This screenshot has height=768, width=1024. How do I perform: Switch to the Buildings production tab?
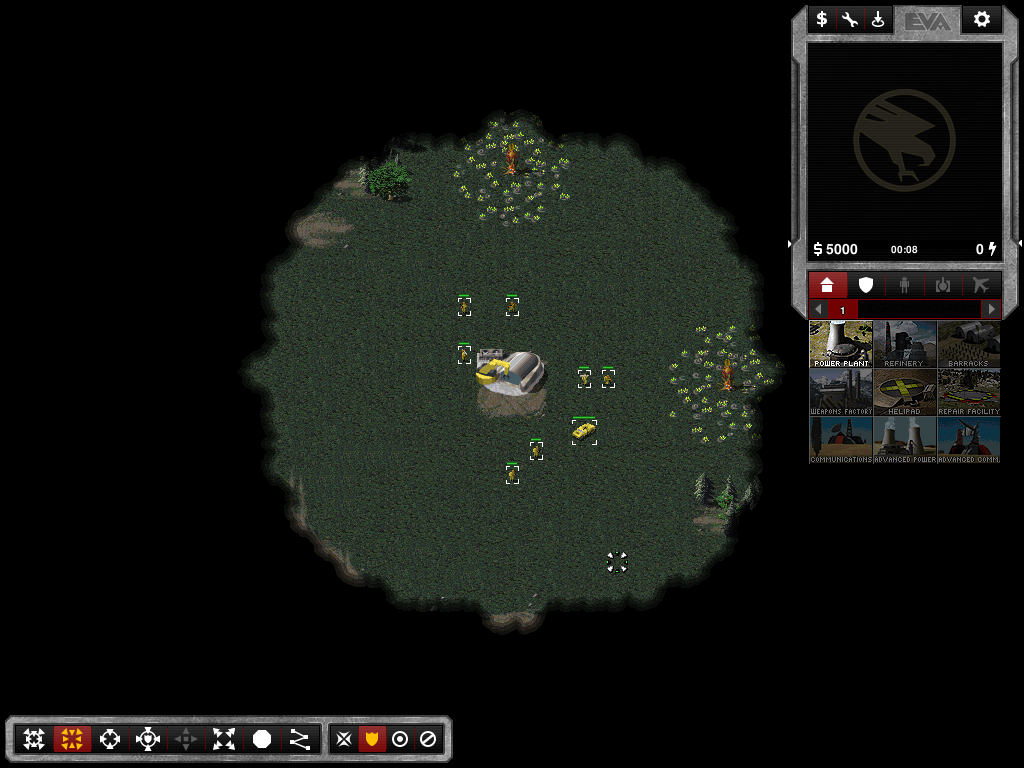coord(827,285)
